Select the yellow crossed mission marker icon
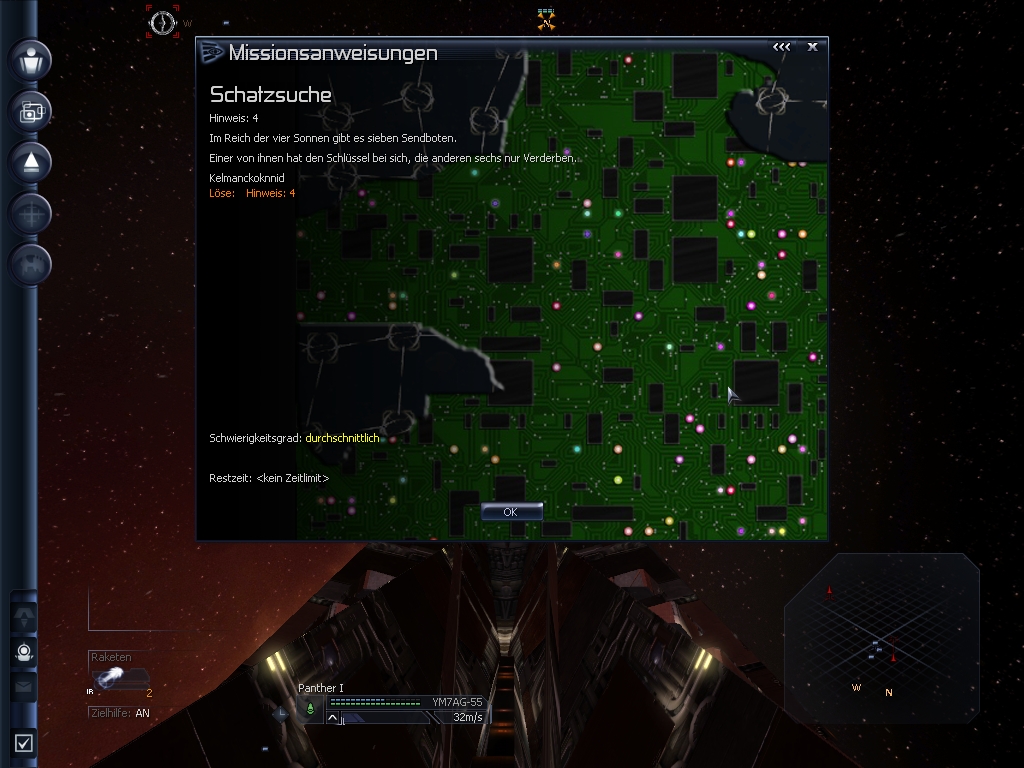This screenshot has width=1024, height=768. click(x=545, y=19)
